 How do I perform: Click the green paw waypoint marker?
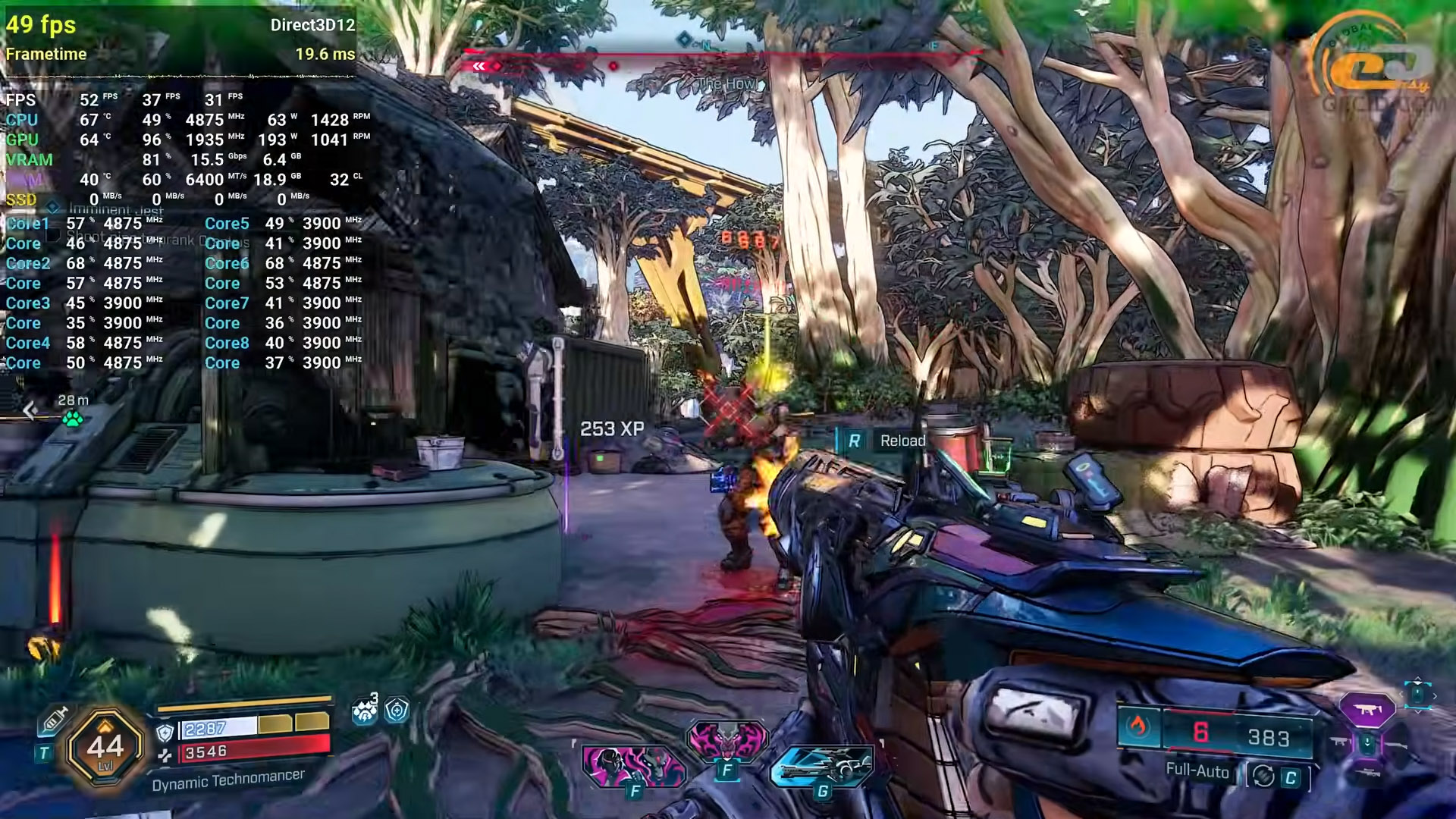point(73,418)
